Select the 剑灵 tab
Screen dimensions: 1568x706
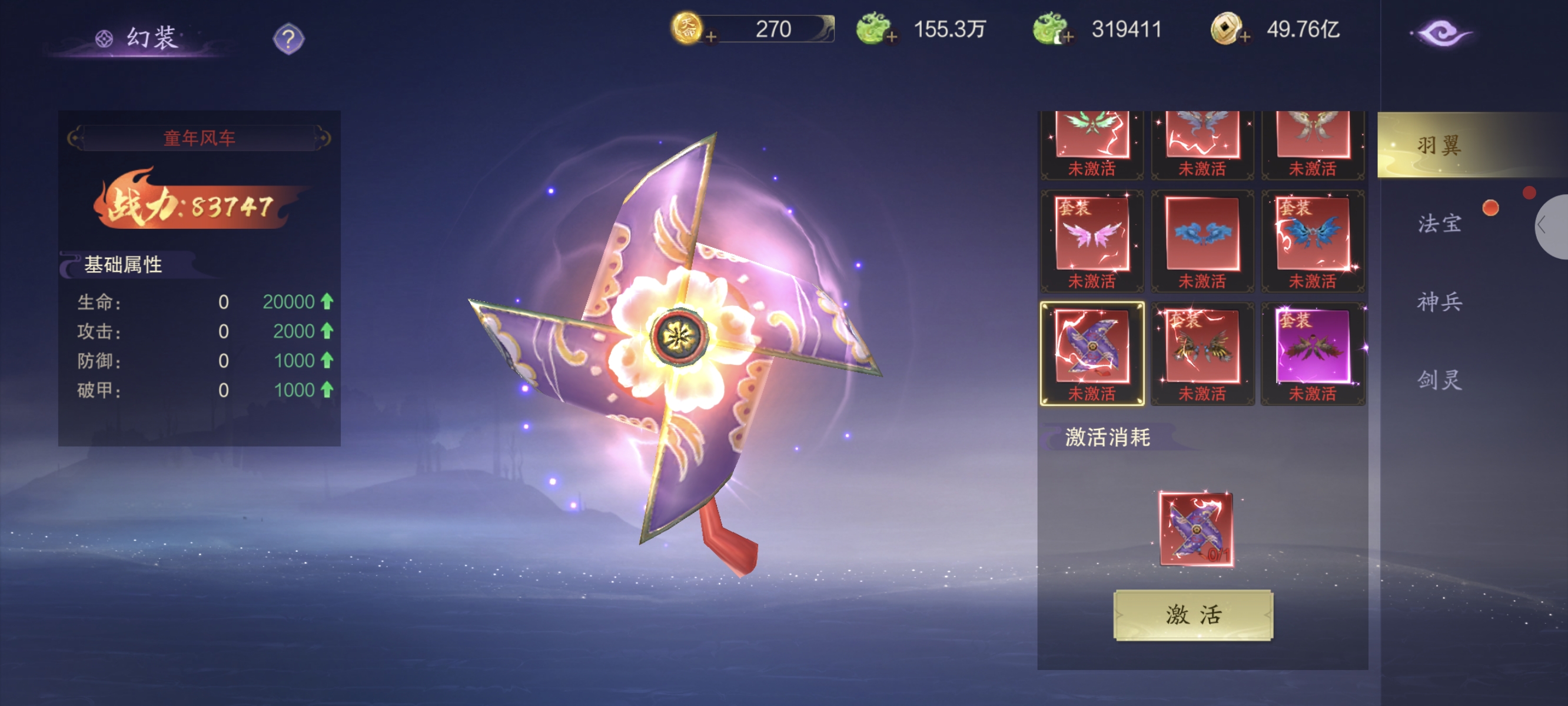point(1439,380)
